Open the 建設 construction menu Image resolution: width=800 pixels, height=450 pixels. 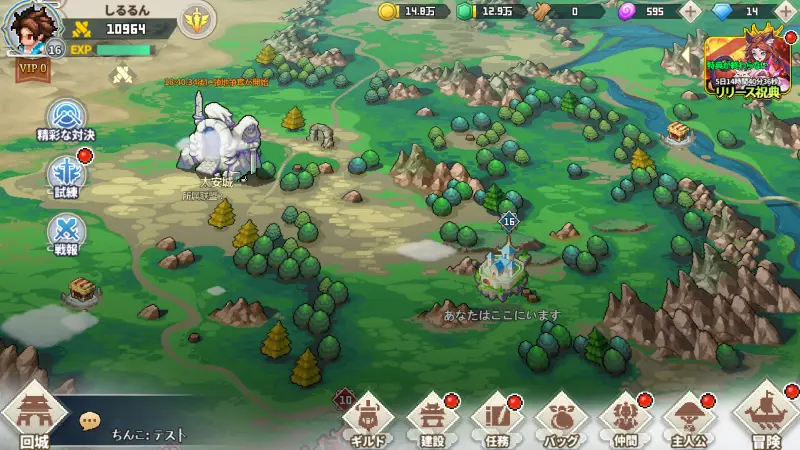432,420
